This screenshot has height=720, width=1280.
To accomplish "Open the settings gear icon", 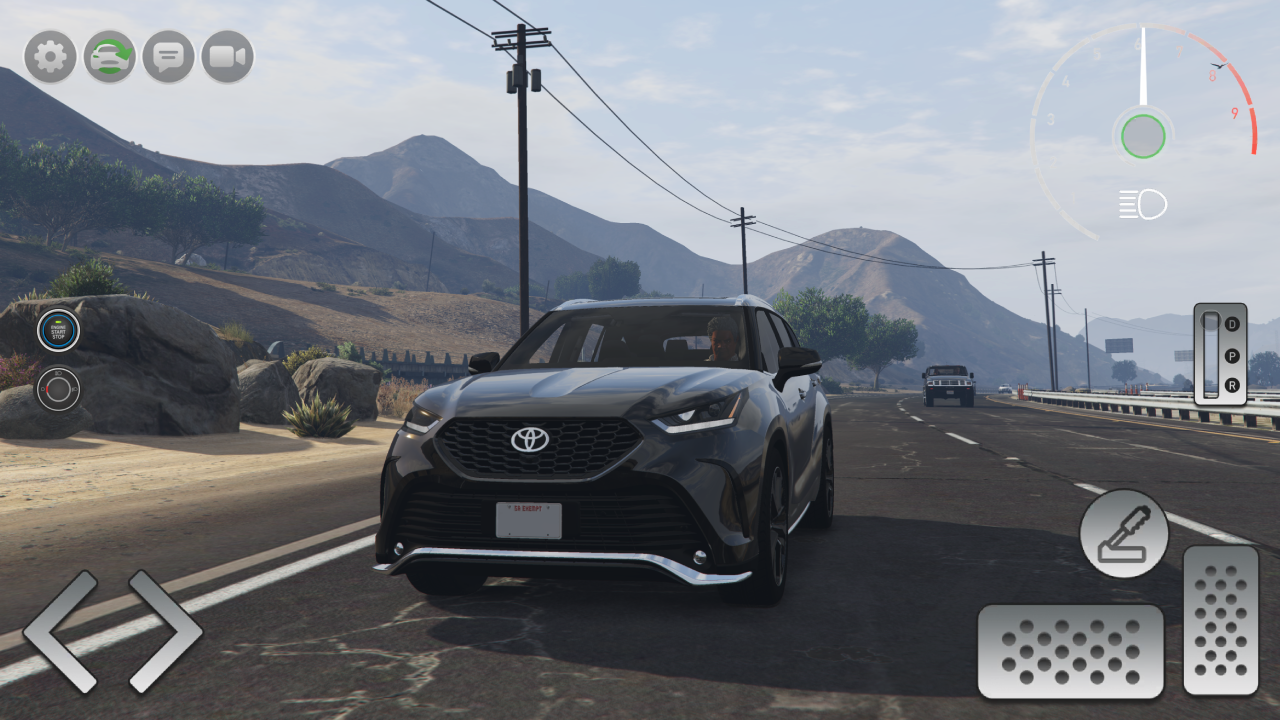I will point(49,57).
